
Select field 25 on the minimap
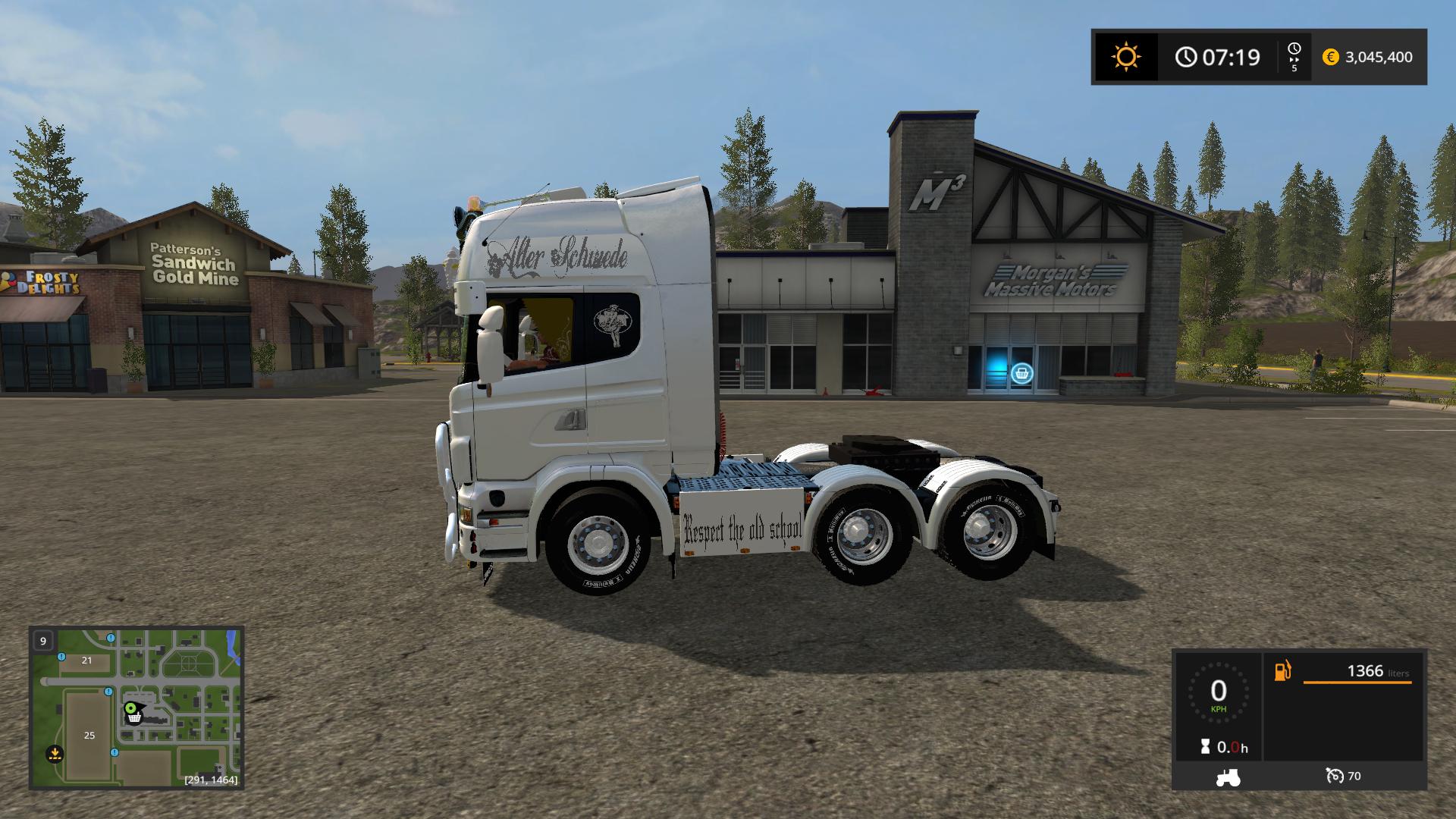pyautogui.click(x=89, y=735)
